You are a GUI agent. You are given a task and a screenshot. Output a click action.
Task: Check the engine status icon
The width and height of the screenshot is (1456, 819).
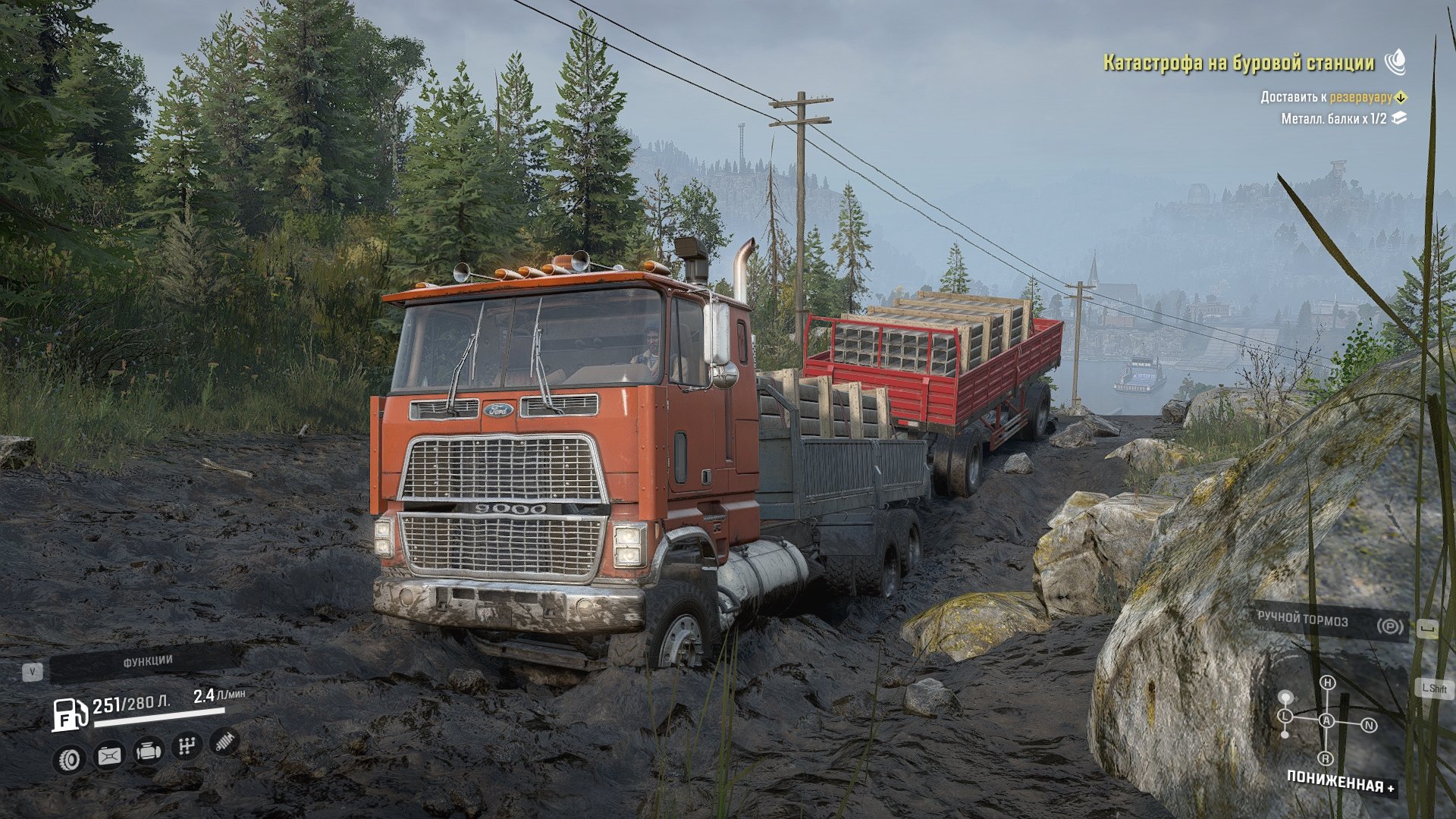147,752
